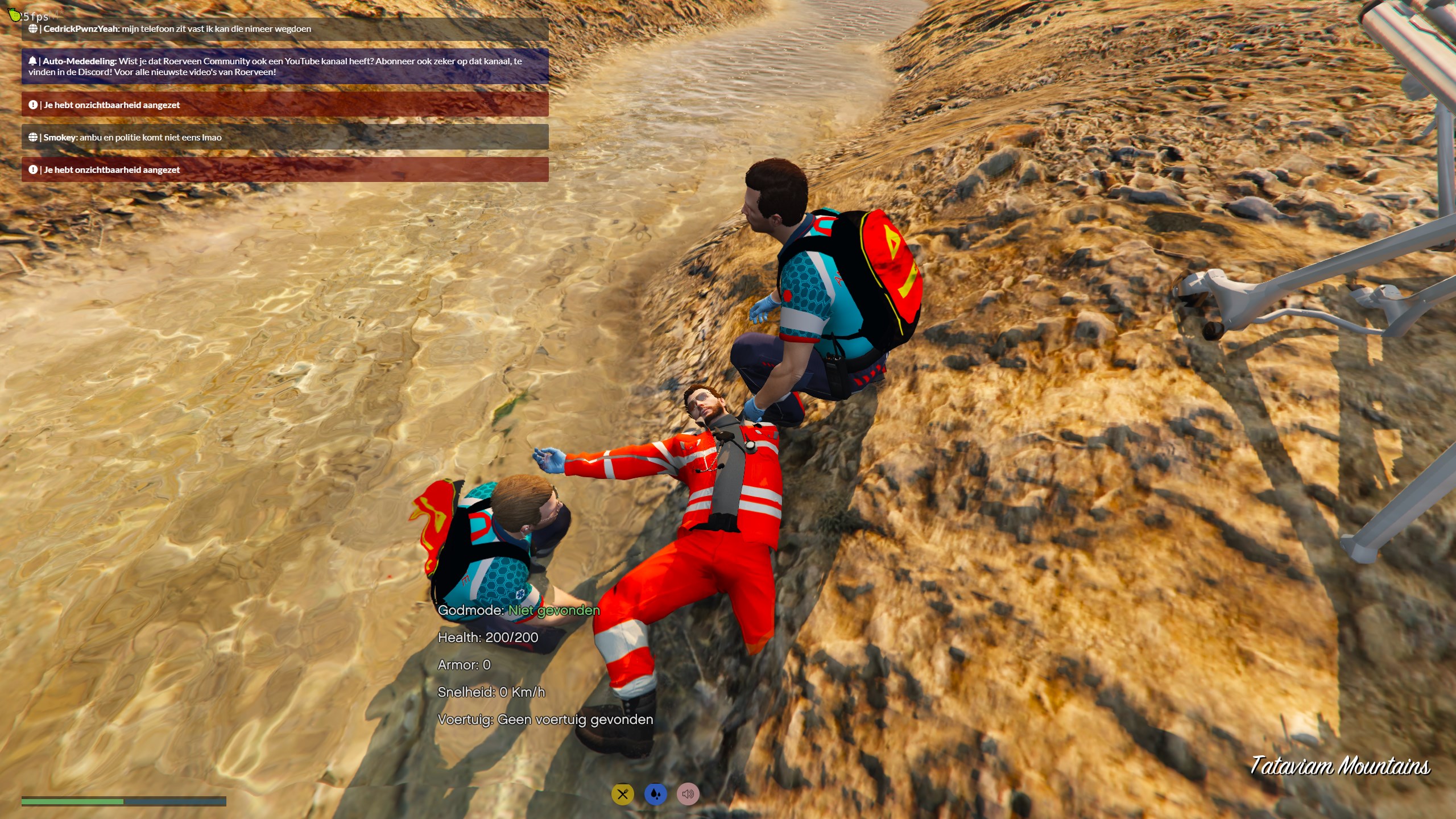This screenshot has width=1456, height=819.
Task: Select the Auto-Mededeling YouTube announcement
Action: coord(284,67)
